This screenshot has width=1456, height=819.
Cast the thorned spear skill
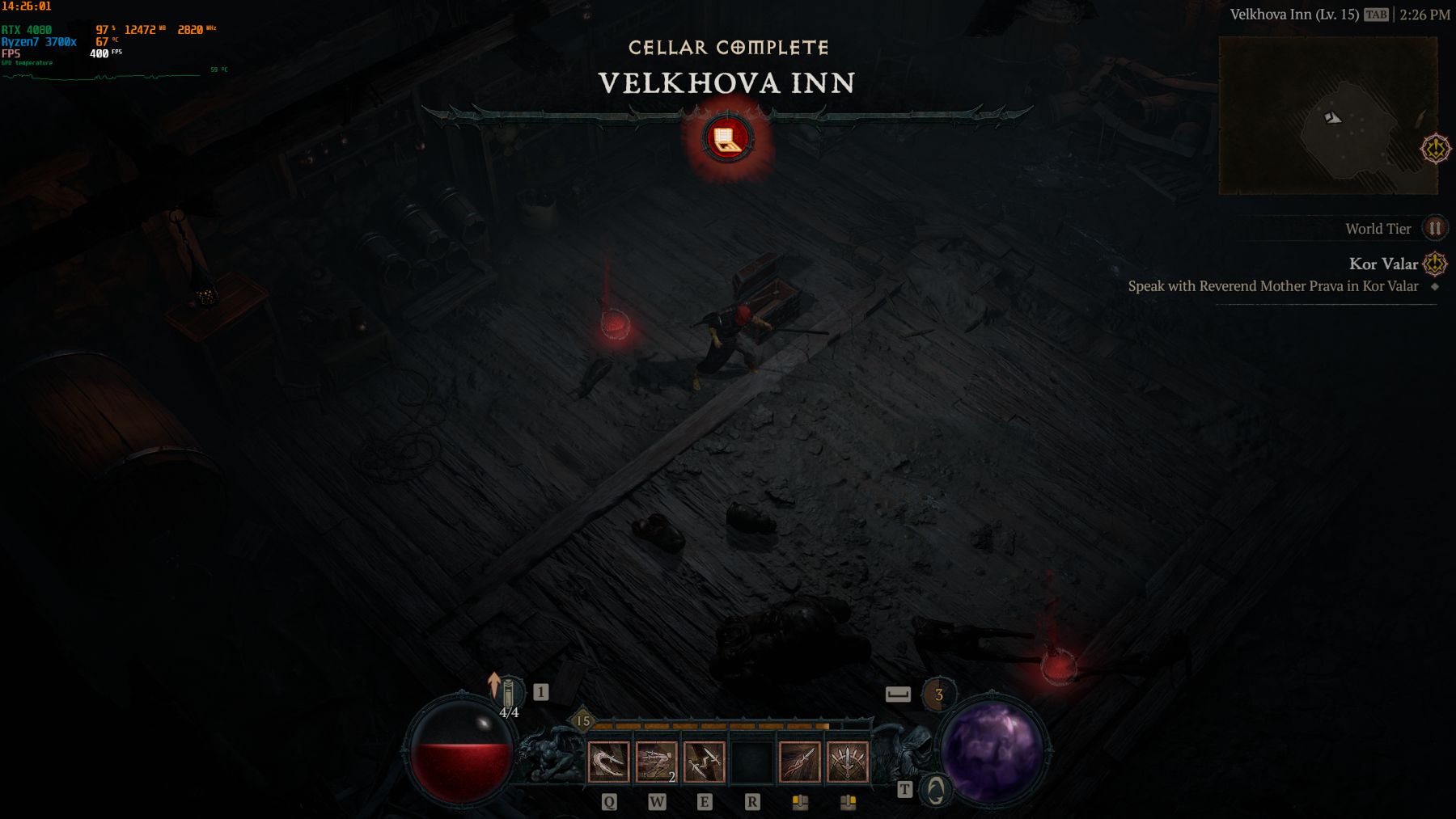(x=799, y=762)
